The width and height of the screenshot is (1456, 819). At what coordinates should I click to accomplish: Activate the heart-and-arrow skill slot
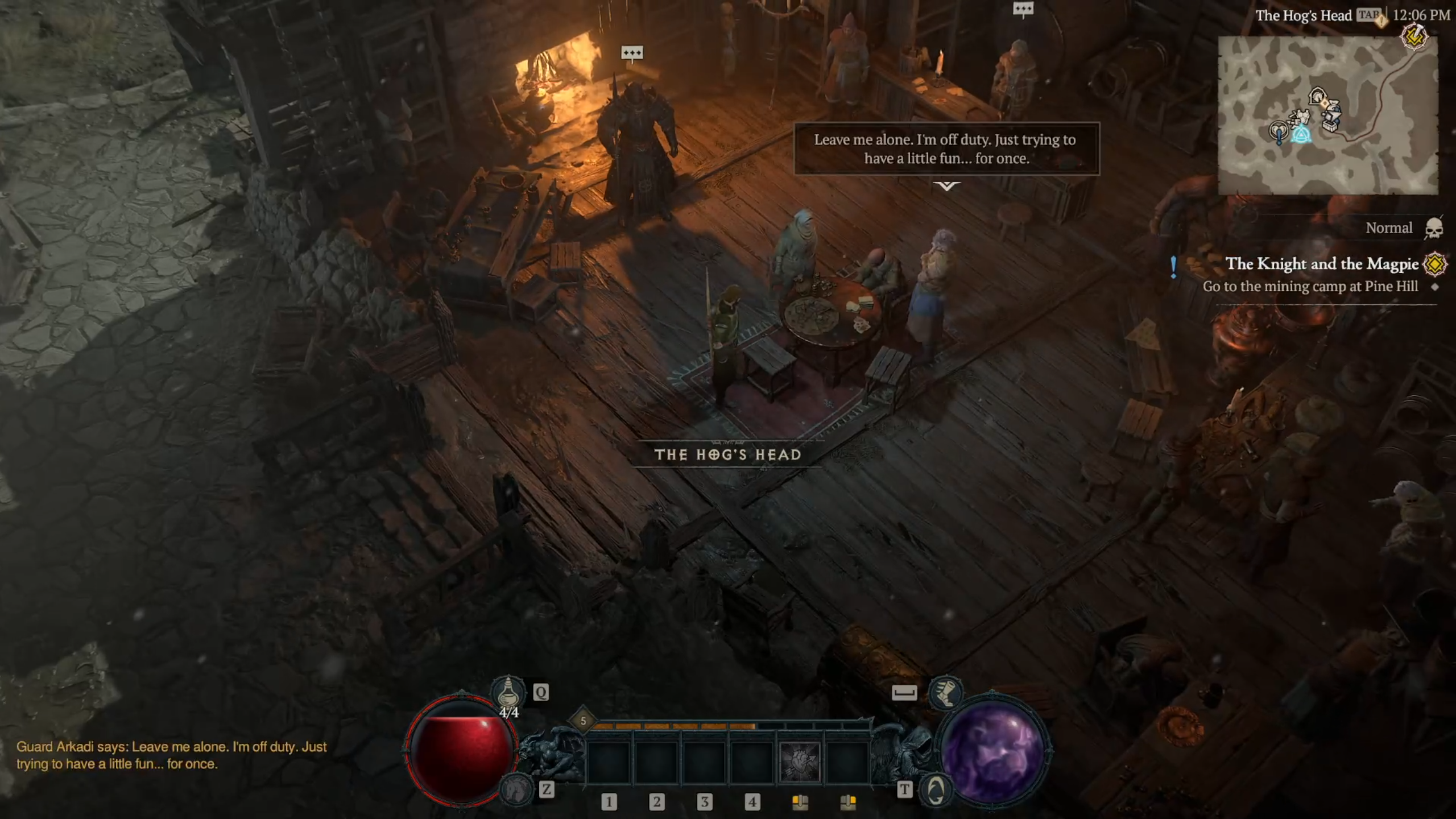pos(799,761)
